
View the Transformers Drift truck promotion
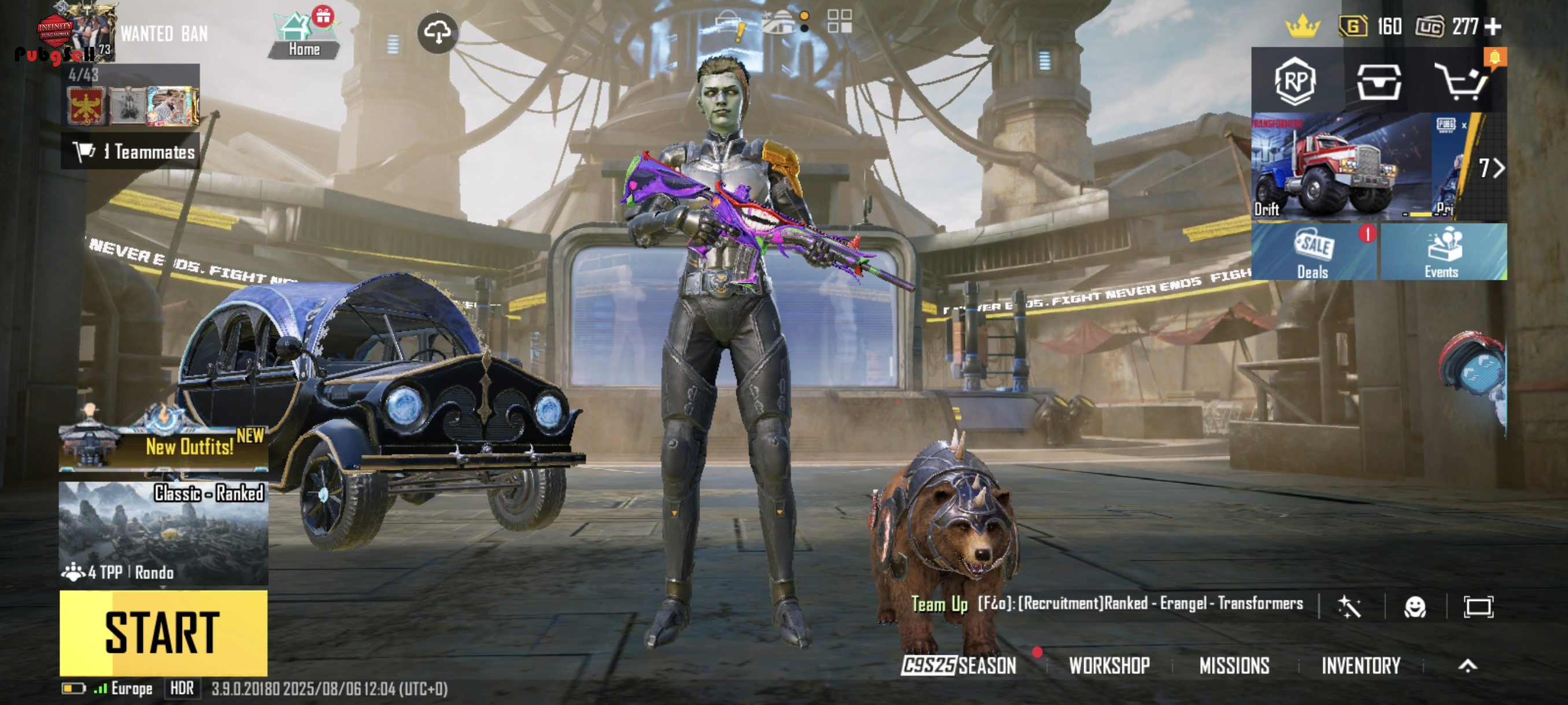[x=1339, y=166]
